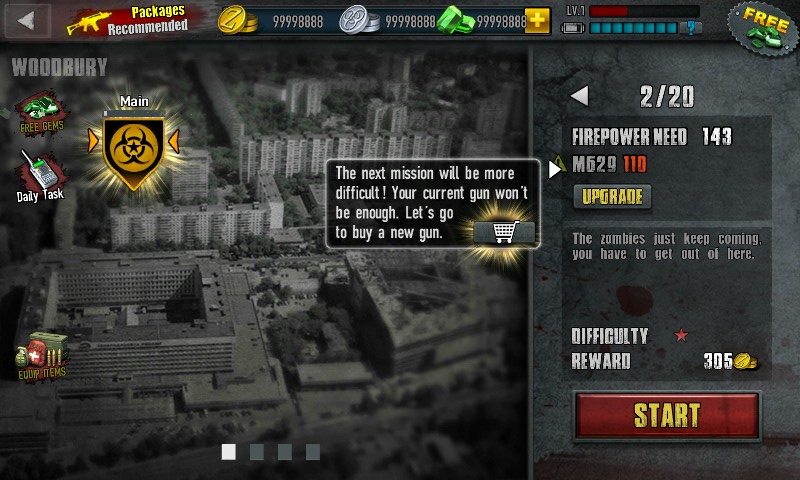This screenshot has height=480, width=800.
Task: Select the first map page dot
Action: click(x=229, y=452)
